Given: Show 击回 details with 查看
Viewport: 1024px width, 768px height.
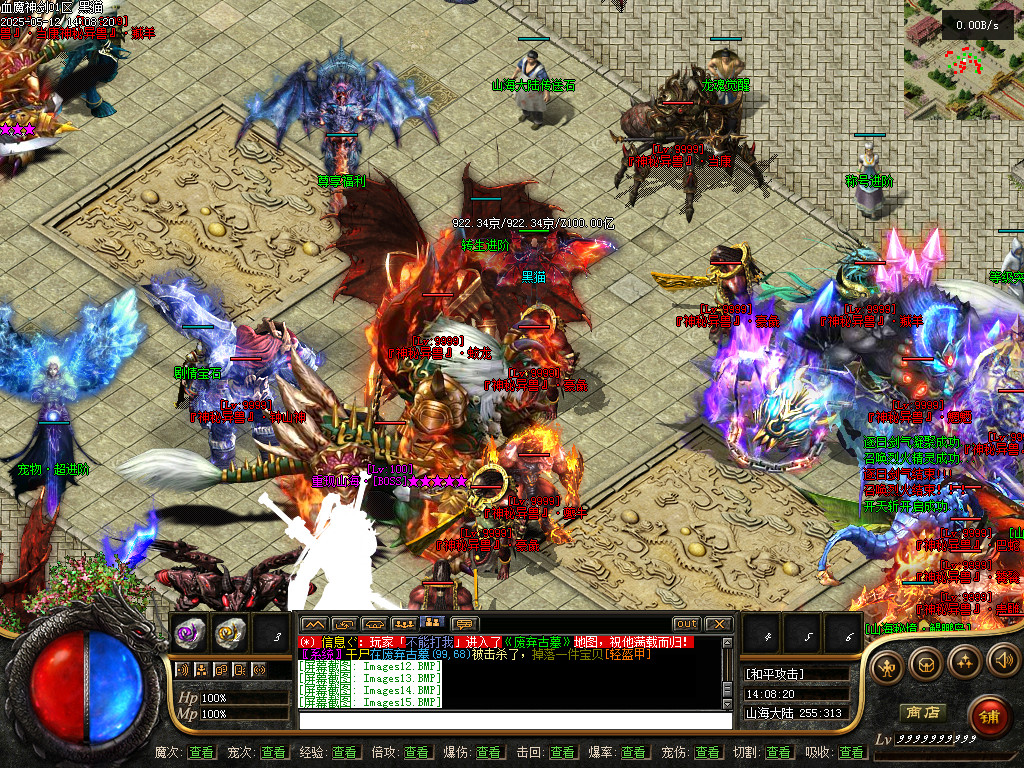Looking at the screenshot, I should (x=562, y=752).
